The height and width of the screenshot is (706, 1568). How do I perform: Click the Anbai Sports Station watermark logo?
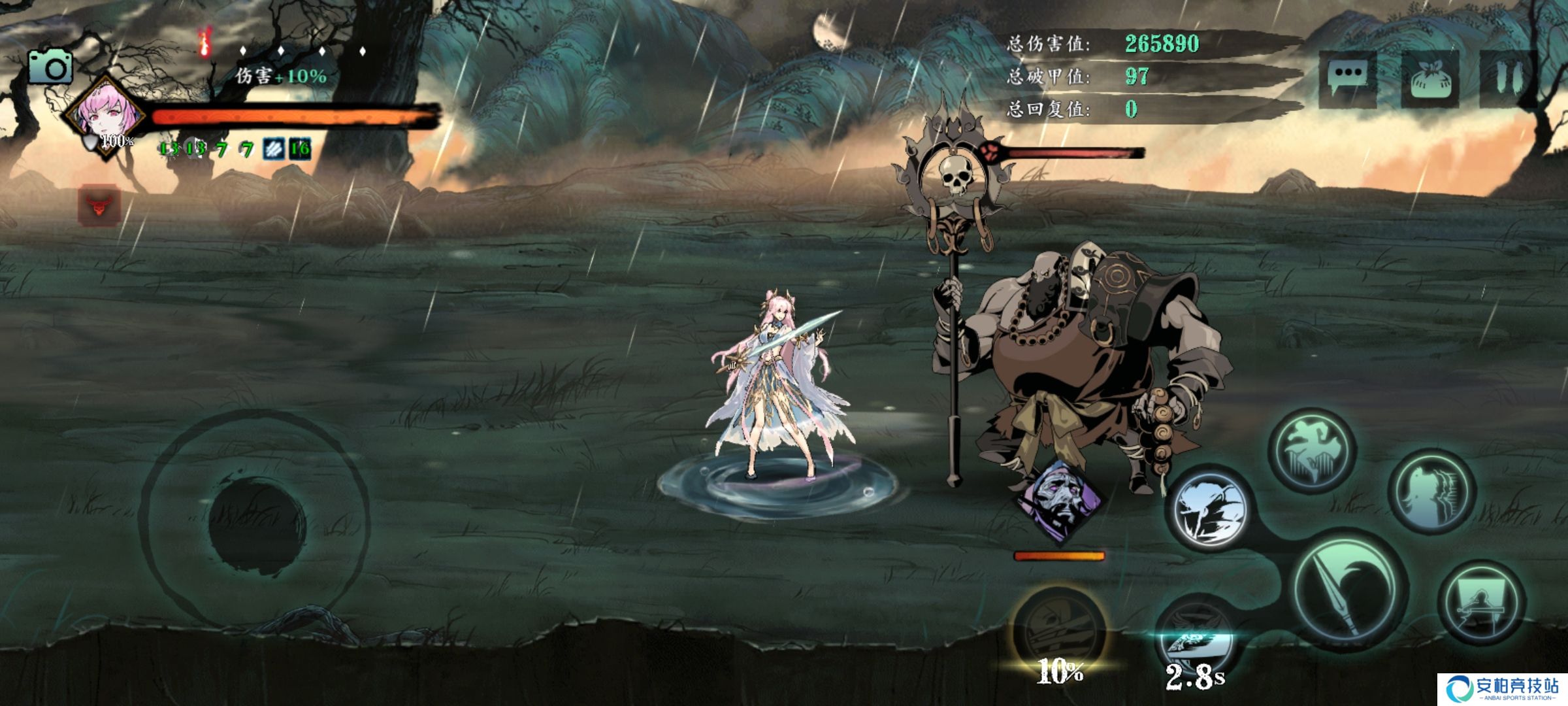click(1503, 690)
